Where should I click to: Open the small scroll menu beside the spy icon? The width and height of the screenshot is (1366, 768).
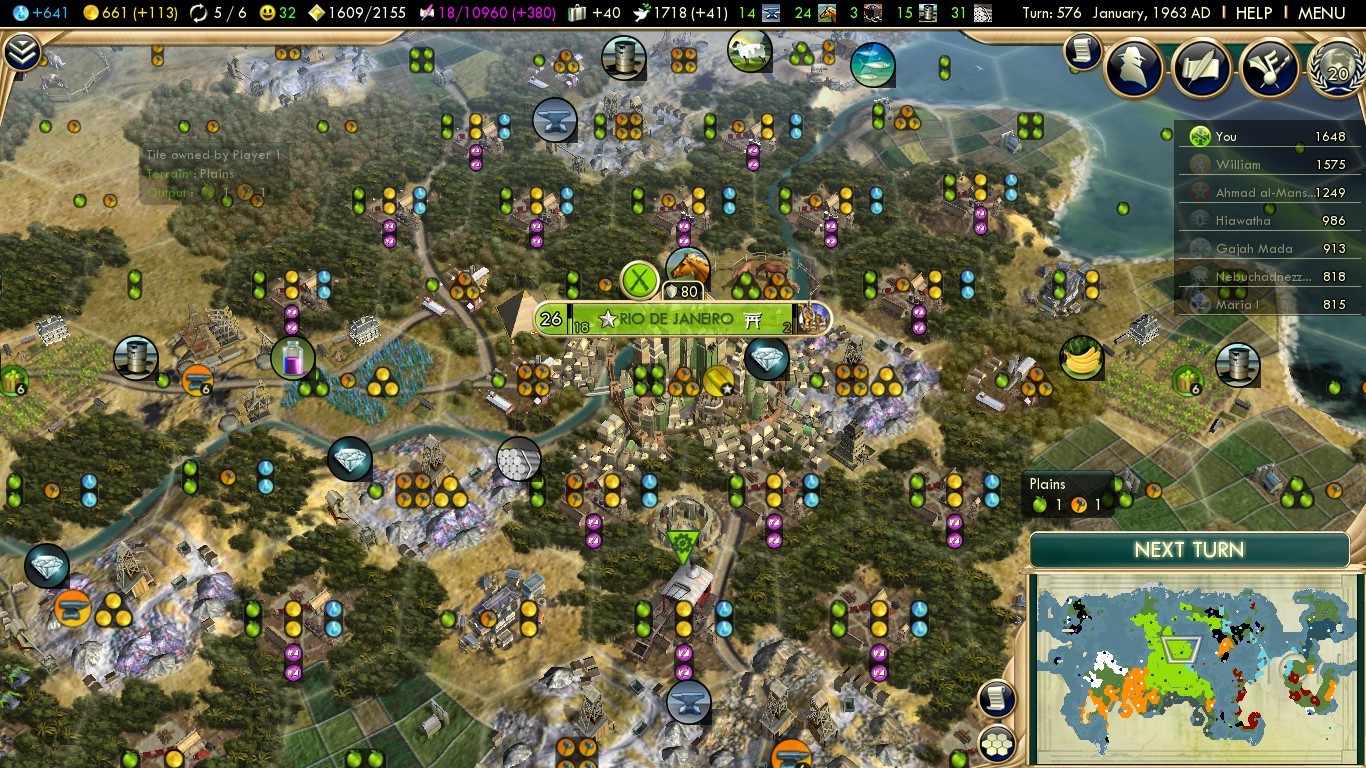point(1082,51)
